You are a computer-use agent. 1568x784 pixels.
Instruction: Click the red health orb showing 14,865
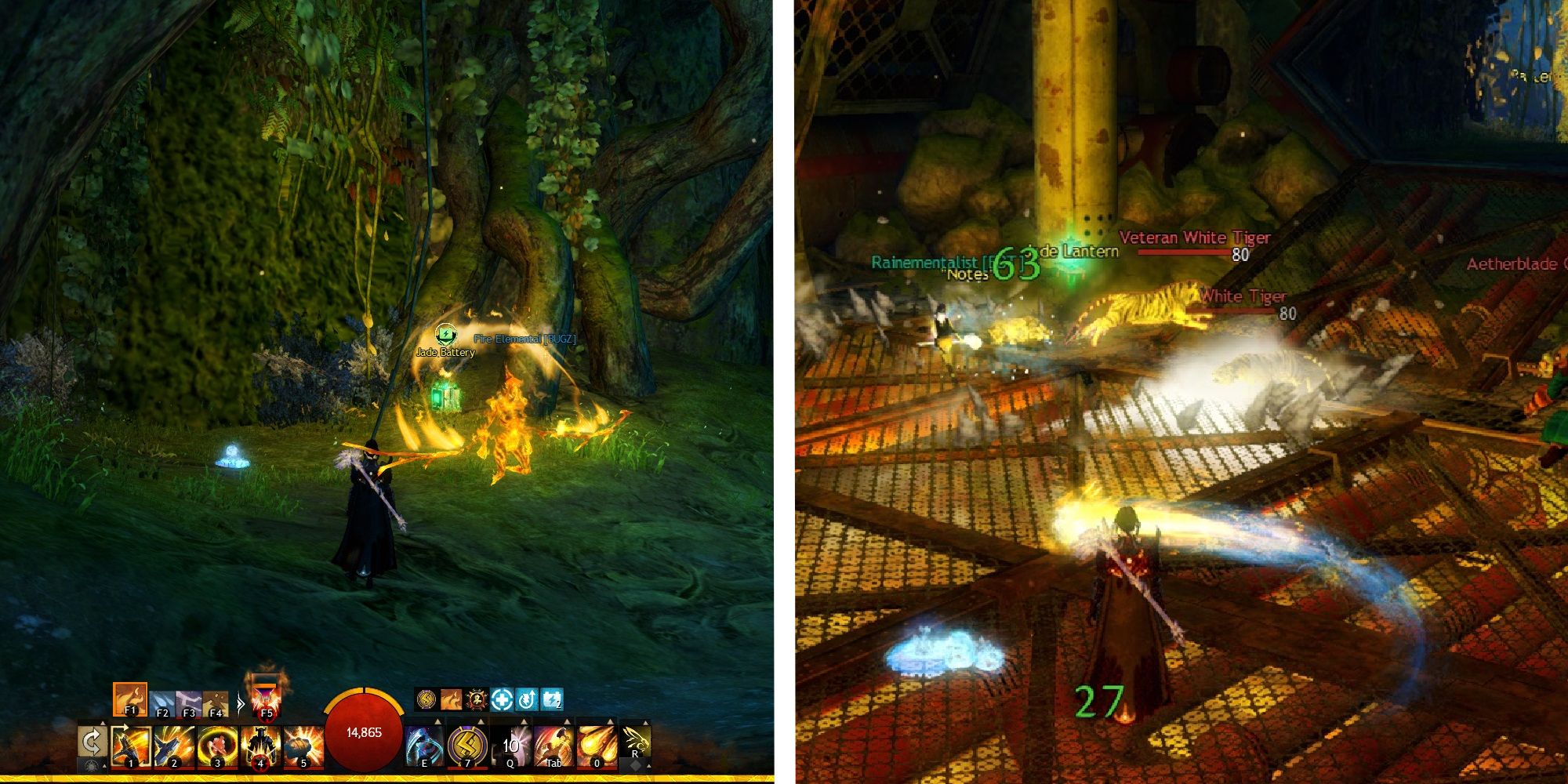(x=365, y=732)
